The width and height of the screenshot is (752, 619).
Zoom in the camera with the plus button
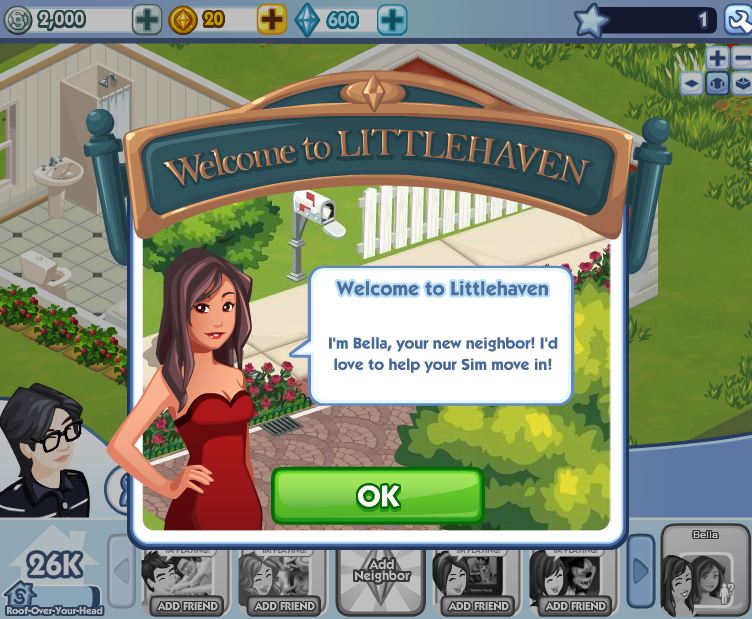point(717,58)
